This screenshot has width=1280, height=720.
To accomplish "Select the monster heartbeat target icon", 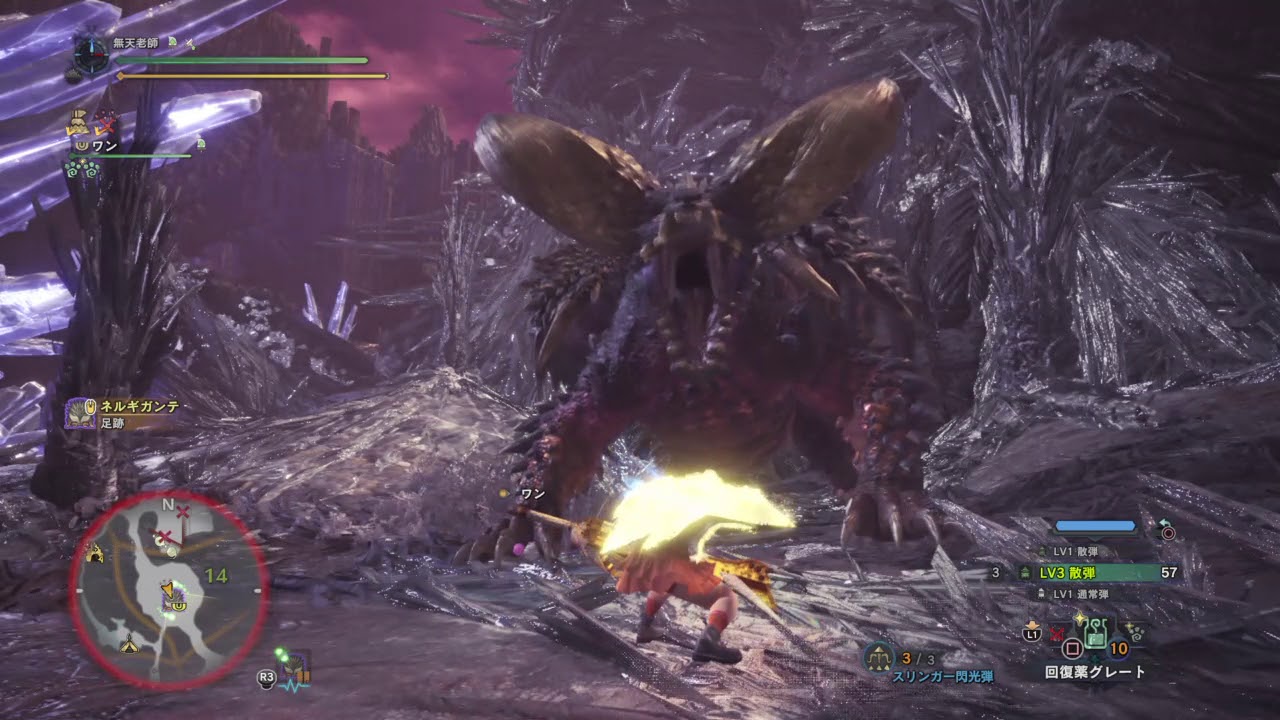I will pos(294,668).
